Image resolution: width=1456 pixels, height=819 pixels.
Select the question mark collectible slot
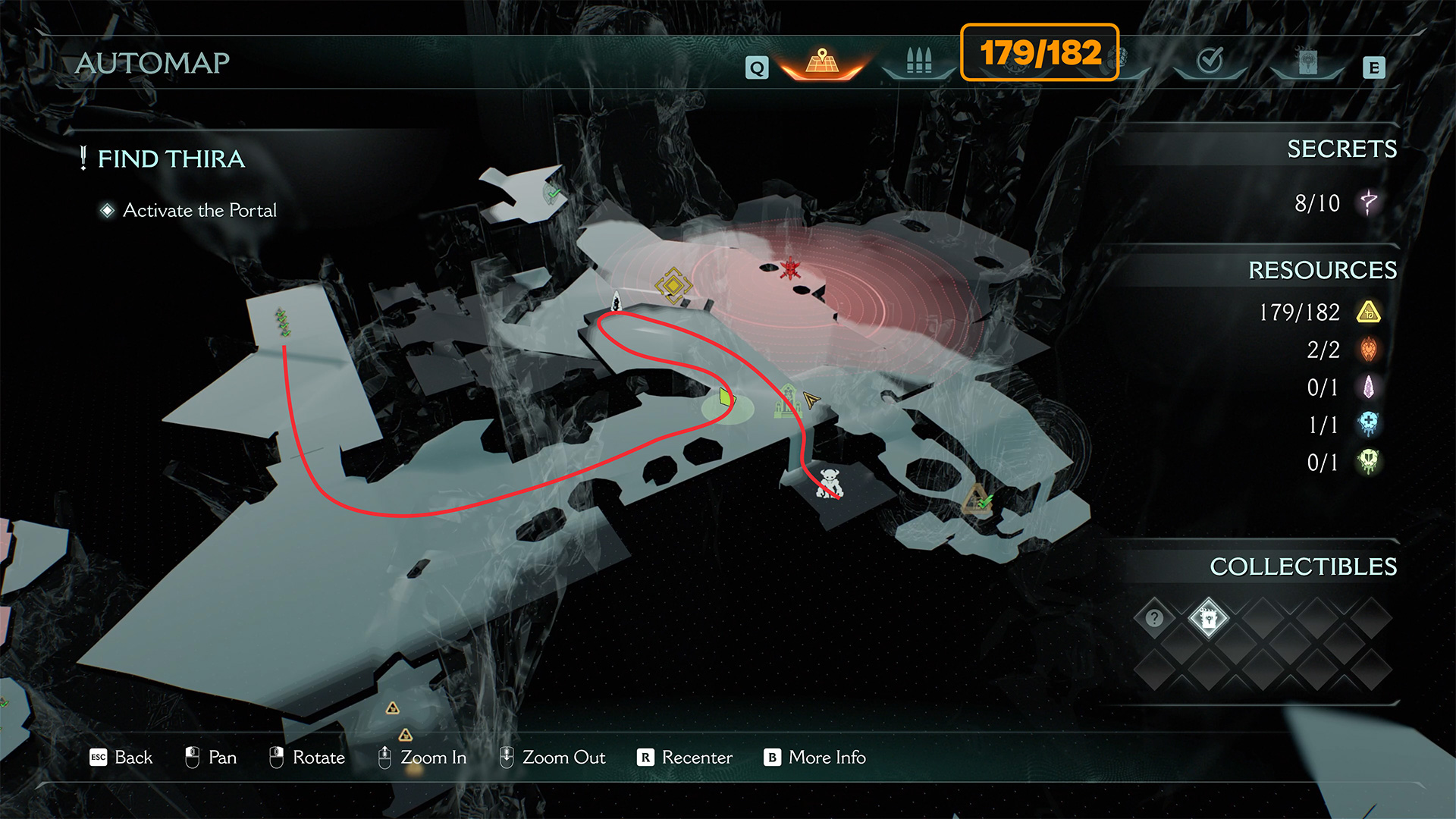1154,618
